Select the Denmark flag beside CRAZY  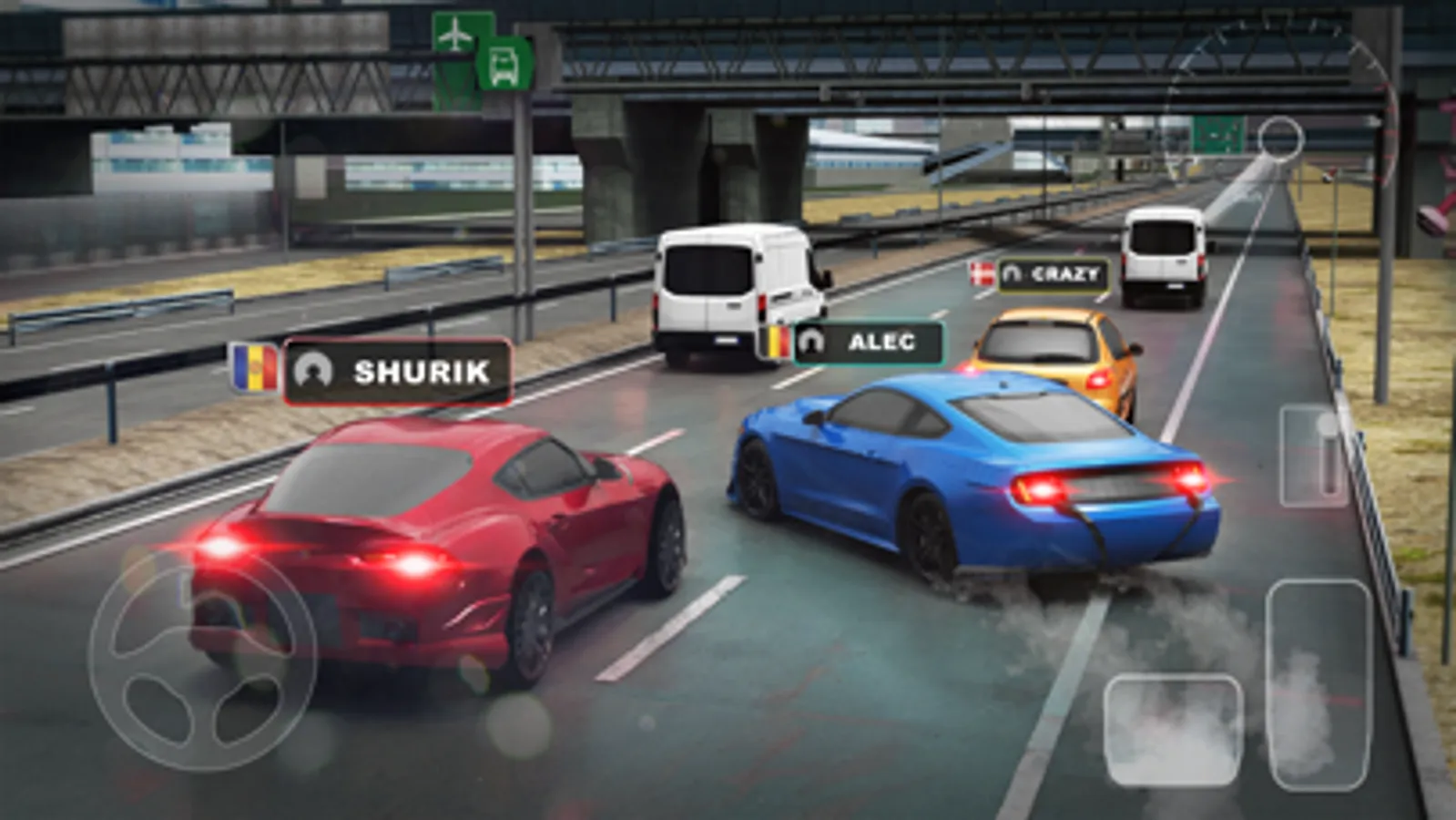coord(981,272)
